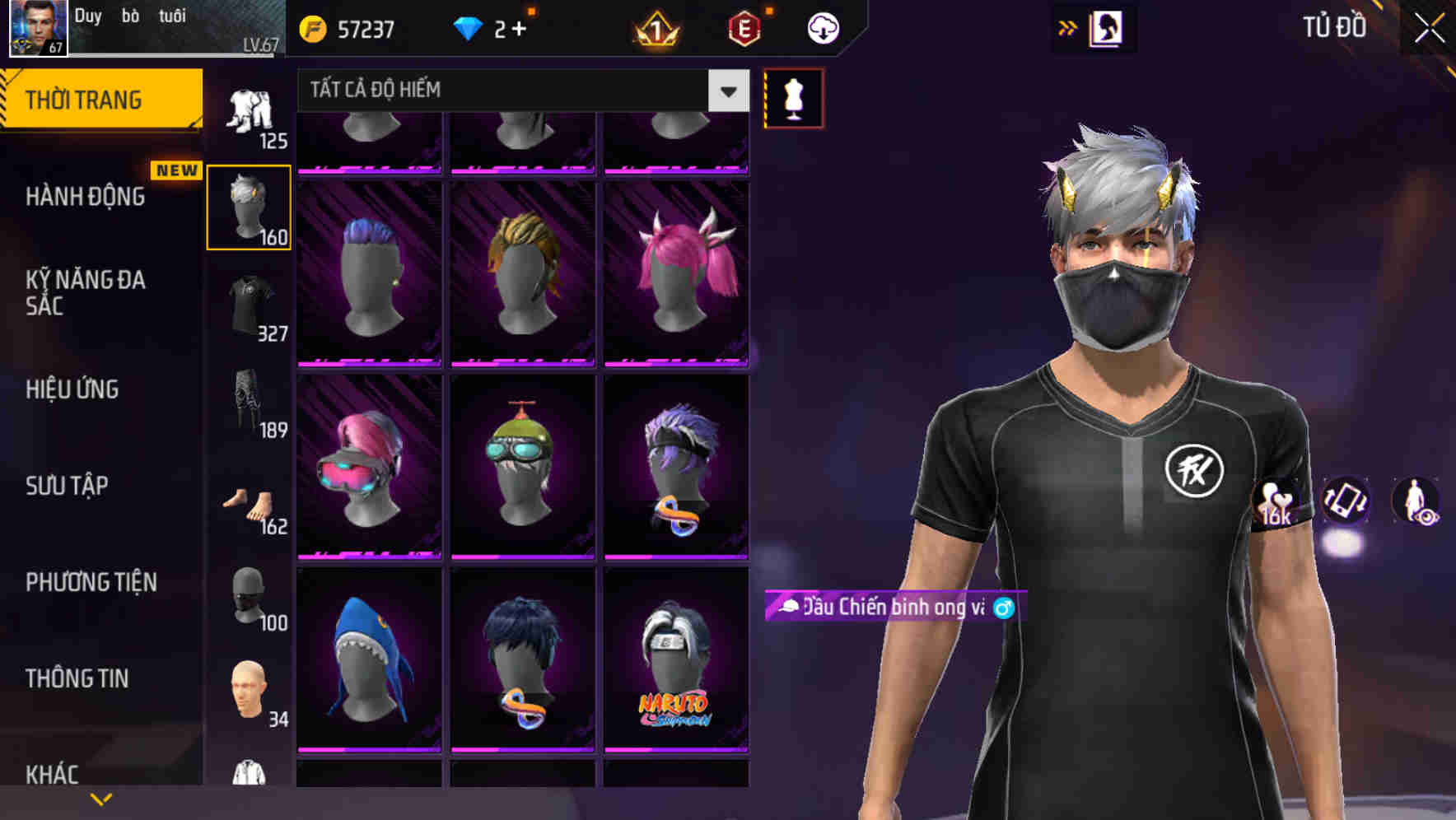Select the hair category icon in the wardrobe sidebar
Viewport: 1456px width, 820px height.
249,206
